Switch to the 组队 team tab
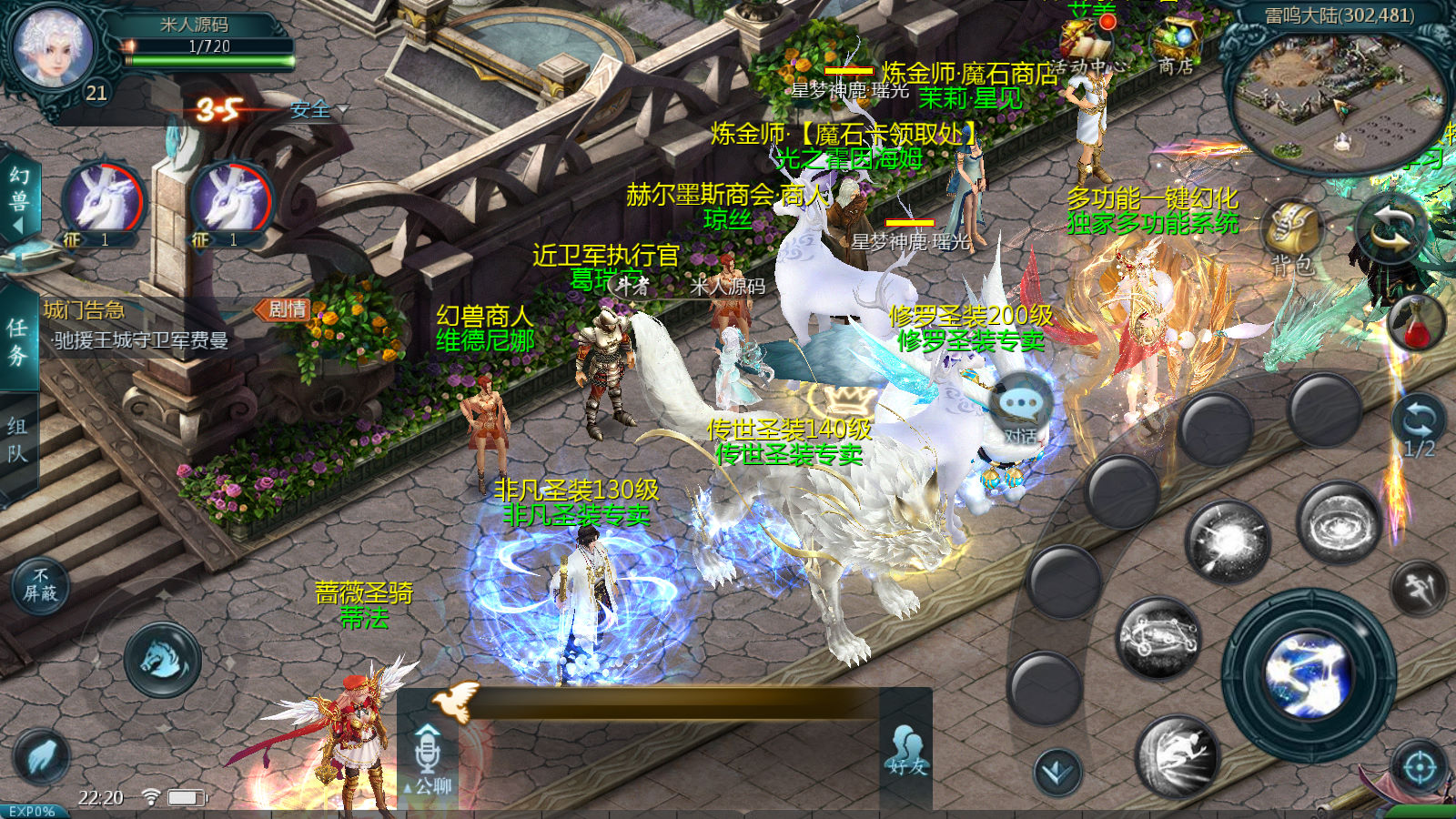The width and height of the screenshot is (1456, 819). tap(17, 440)
